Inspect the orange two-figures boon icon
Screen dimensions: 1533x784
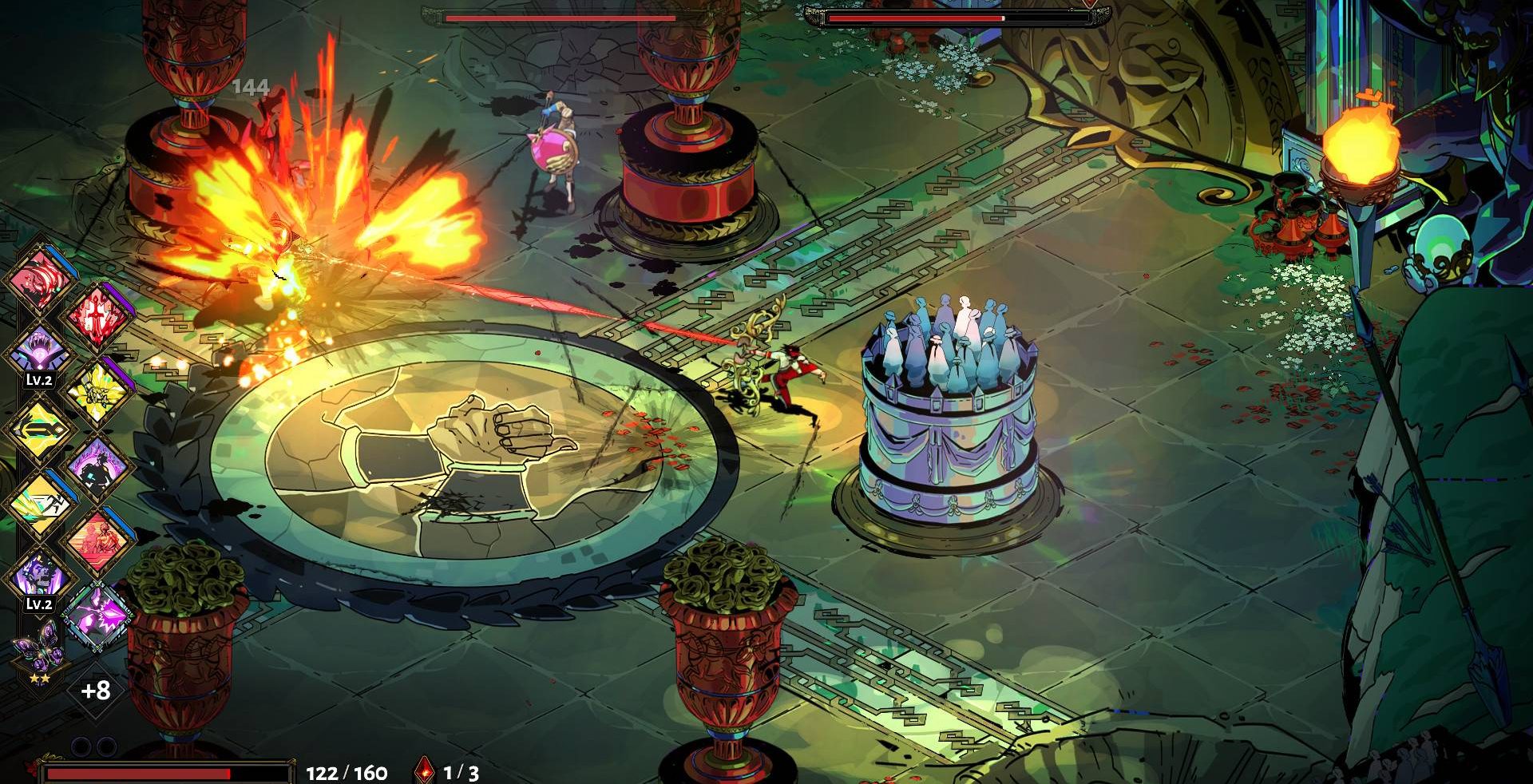[x=97, y=540]
